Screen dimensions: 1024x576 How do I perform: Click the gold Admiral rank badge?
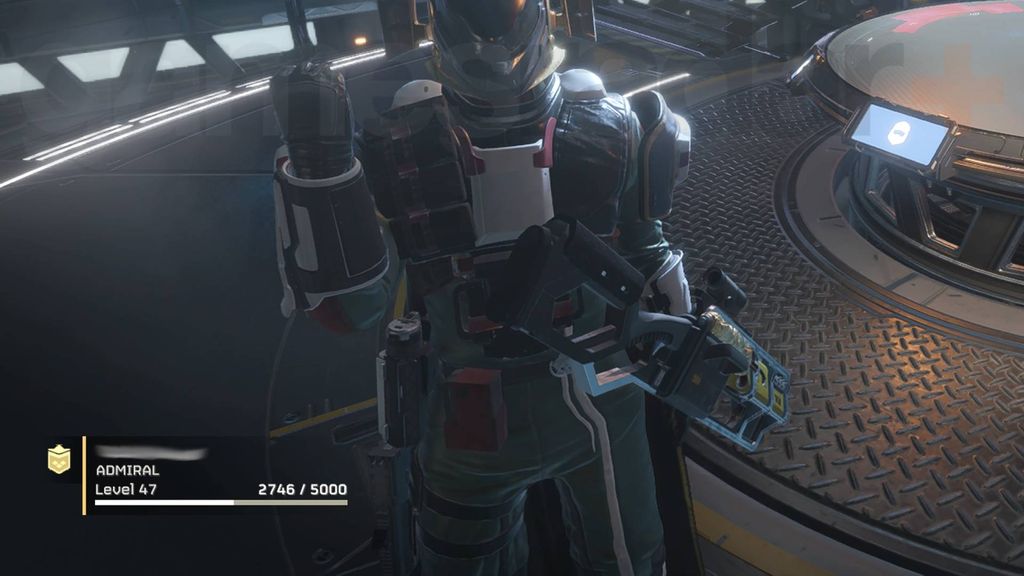[59, 459]
